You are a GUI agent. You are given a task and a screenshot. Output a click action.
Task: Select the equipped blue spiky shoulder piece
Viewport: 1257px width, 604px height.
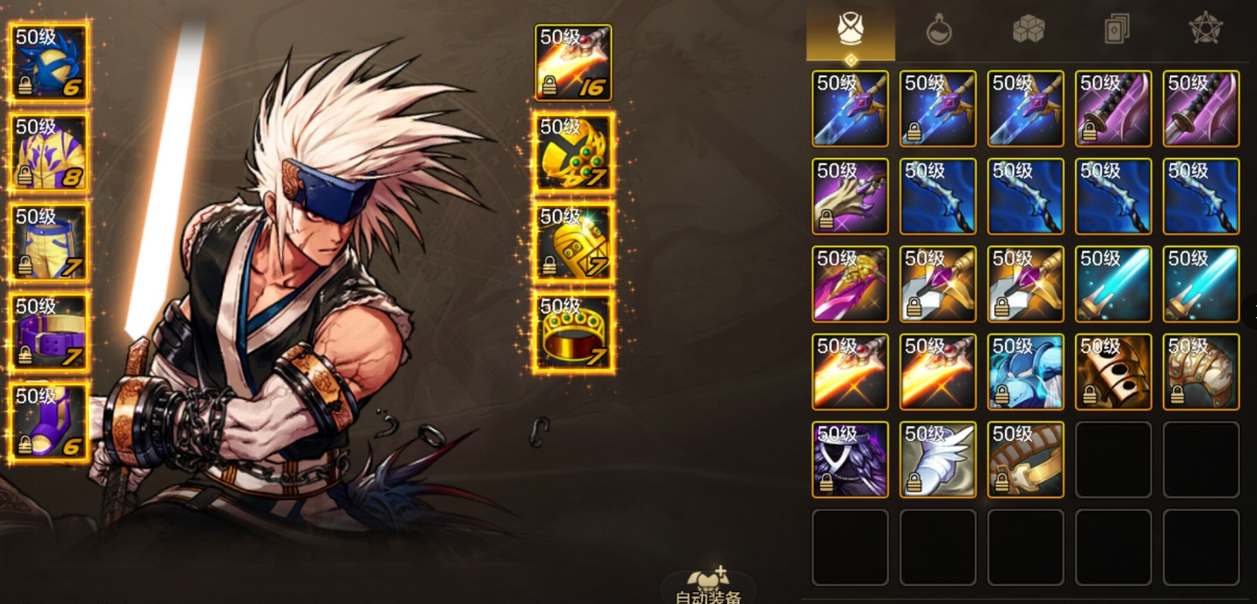(x=50, y=62)
